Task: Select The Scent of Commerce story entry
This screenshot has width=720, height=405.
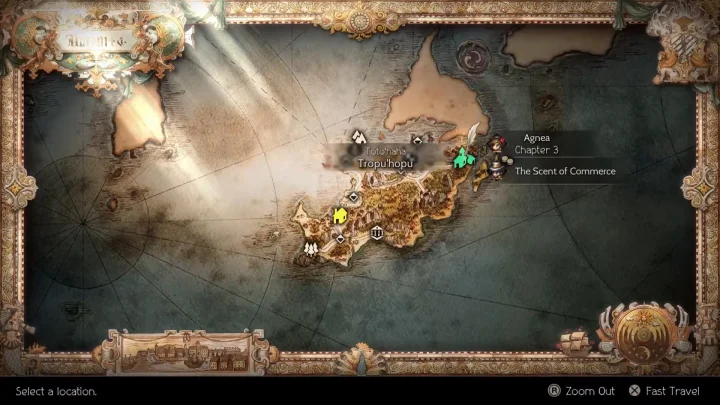Action: click(565, 172)
